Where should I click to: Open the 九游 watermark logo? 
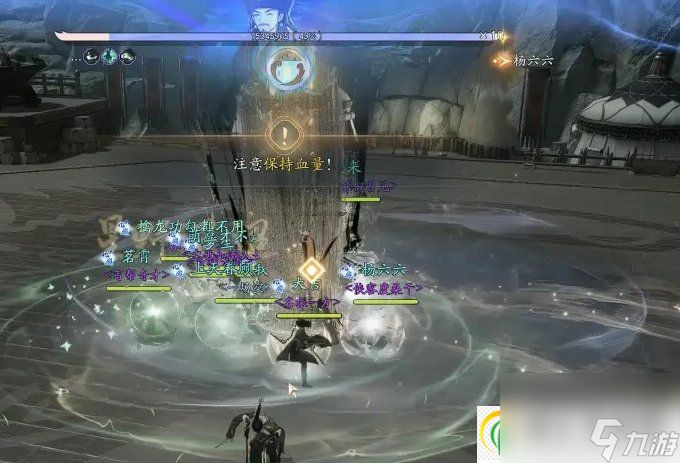tap(630, 435)
